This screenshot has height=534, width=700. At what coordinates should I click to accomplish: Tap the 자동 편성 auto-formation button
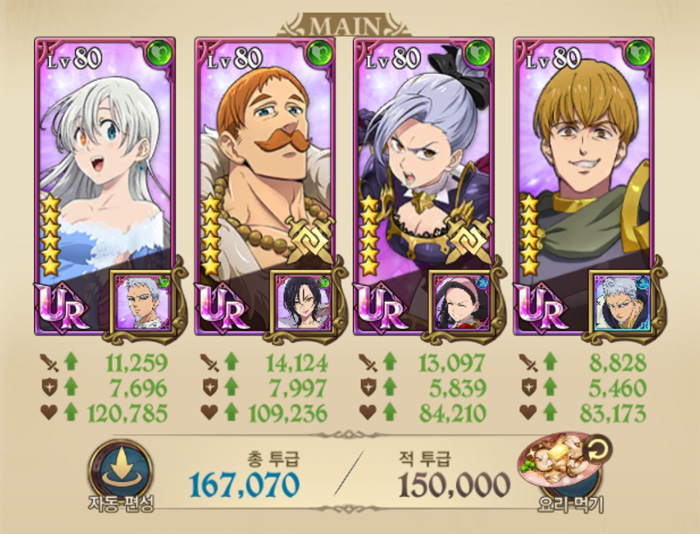(x=120, y=468)
